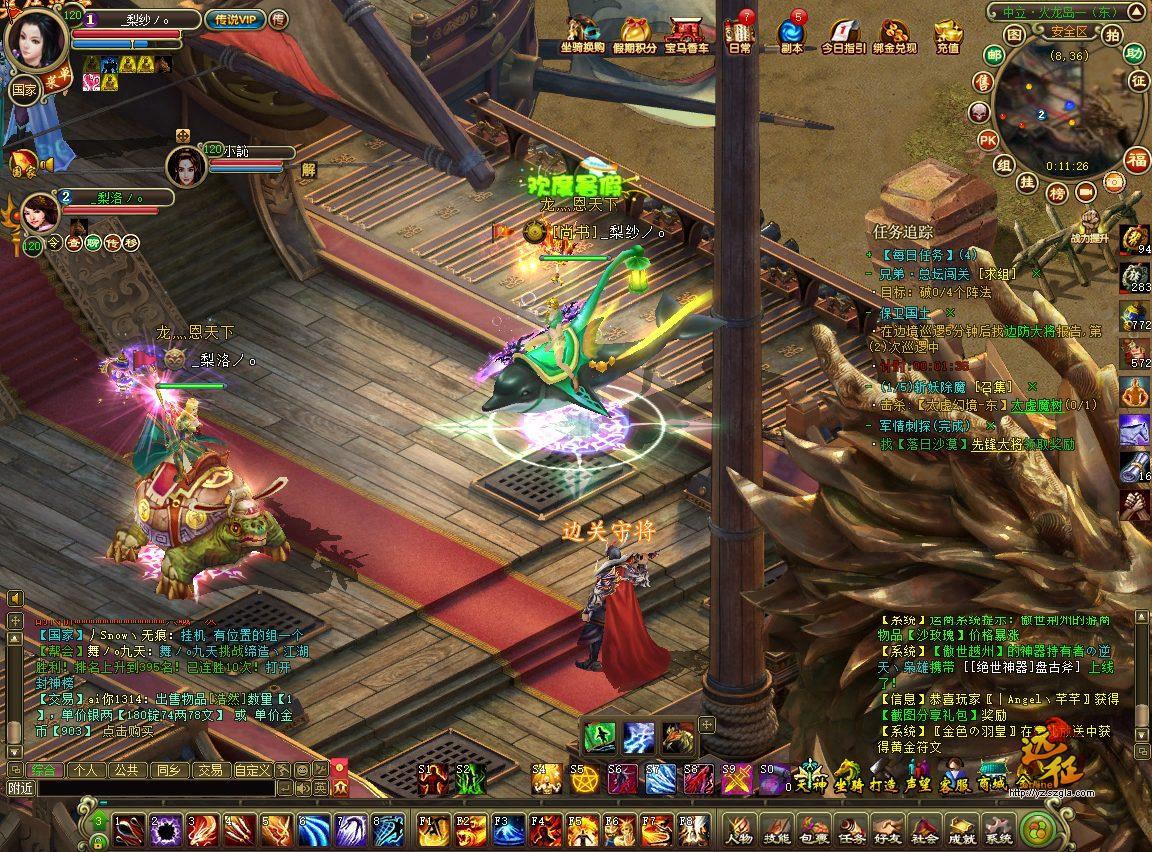The image size is (1152, 852).
Task: Open the 邮 mail button by minimap
Action: point(992,55)
